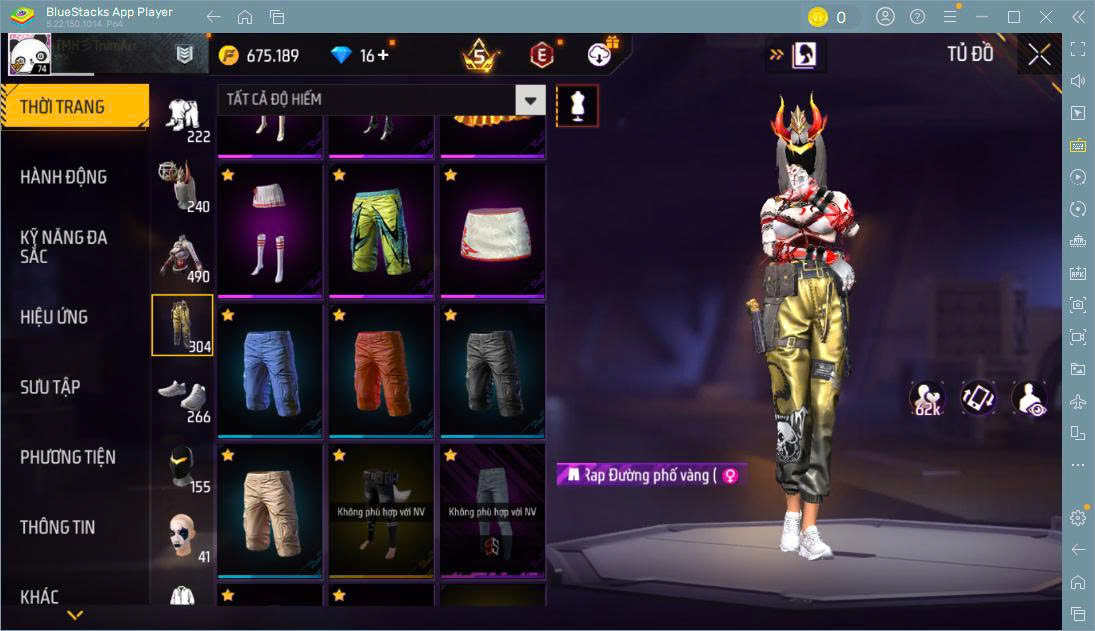Toggle the mannequin preview icon
This screenshot has height=631, width=1095.
coord(577,105)
